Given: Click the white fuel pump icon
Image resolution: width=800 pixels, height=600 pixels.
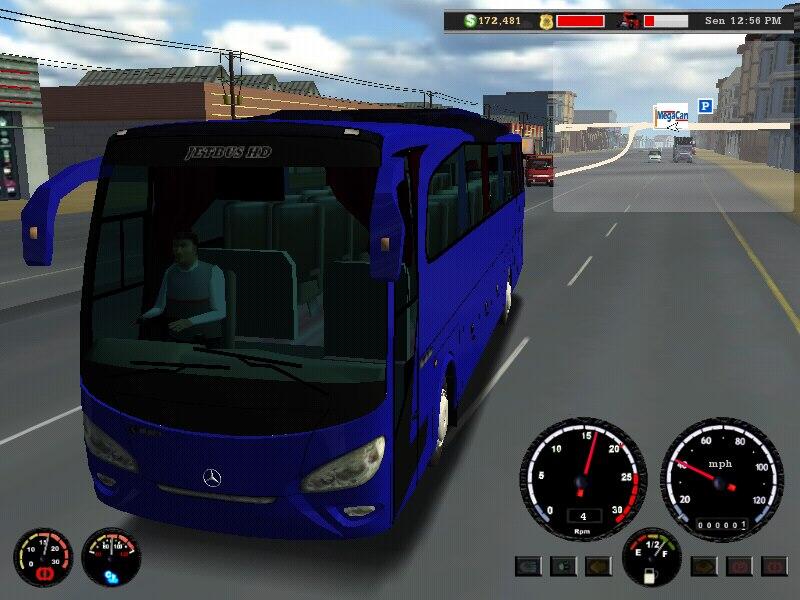Looking at the screenshot, I should pos(651,575).
